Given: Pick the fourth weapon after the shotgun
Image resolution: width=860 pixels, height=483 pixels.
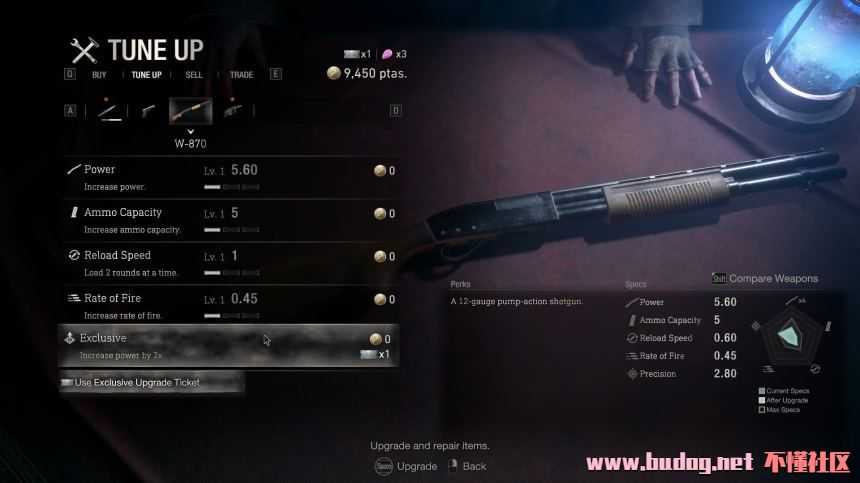Looking at the screenshot, I should point(233,111).
